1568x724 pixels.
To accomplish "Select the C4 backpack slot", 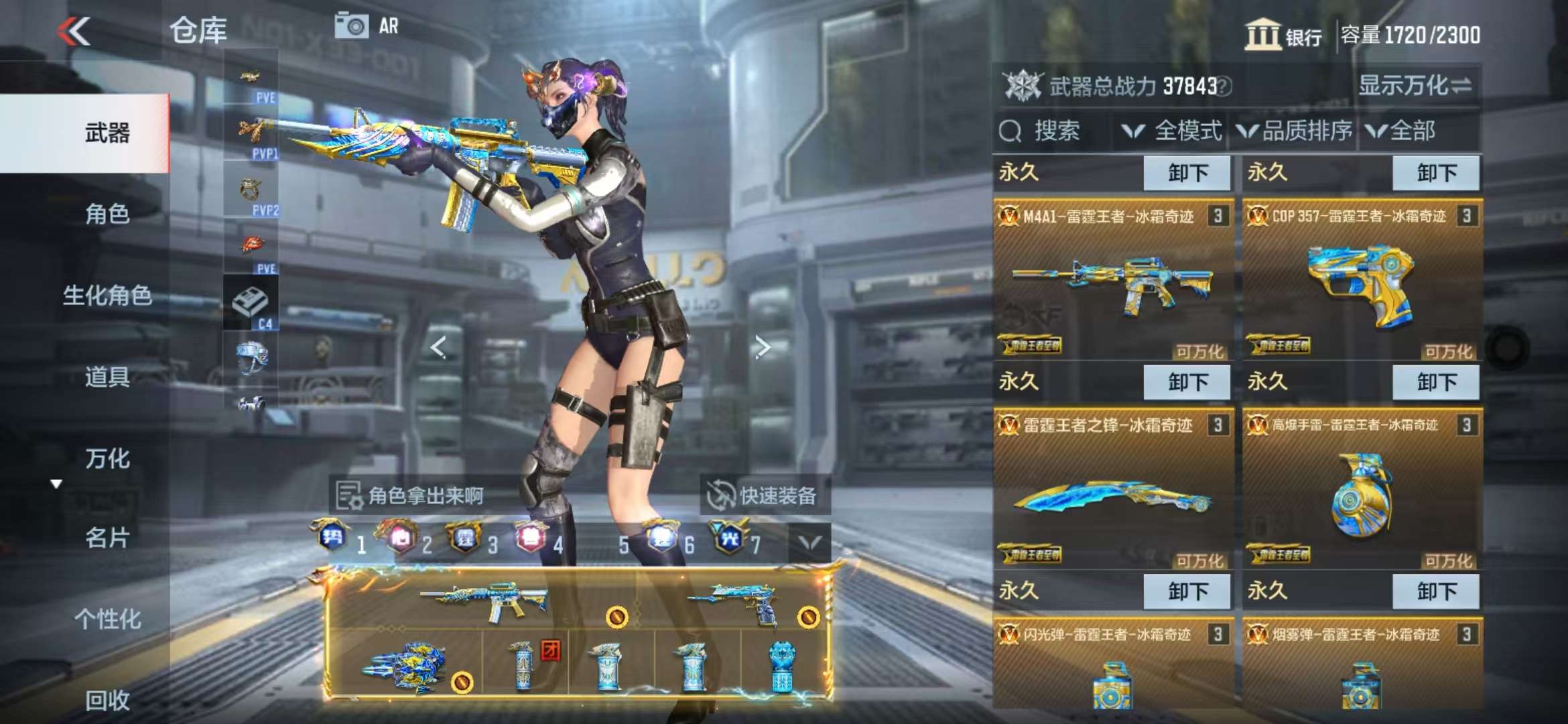I will [251, 305].
